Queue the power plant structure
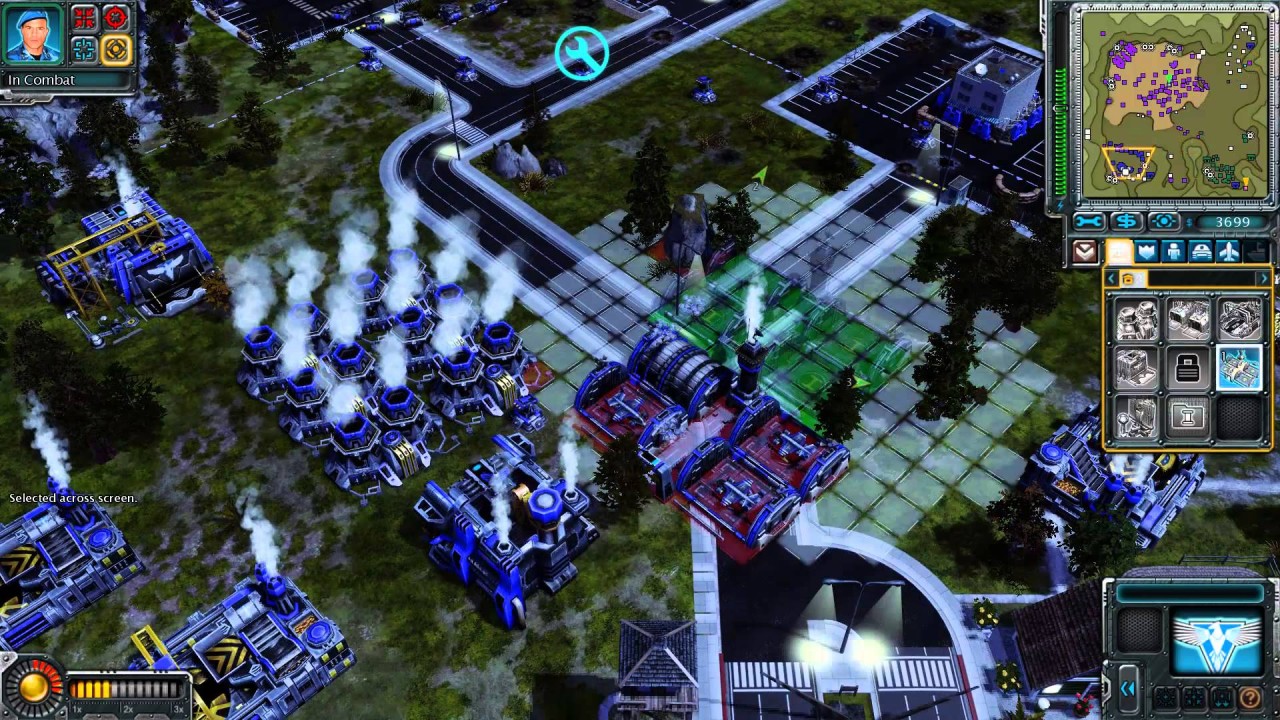 [1137, 320]
